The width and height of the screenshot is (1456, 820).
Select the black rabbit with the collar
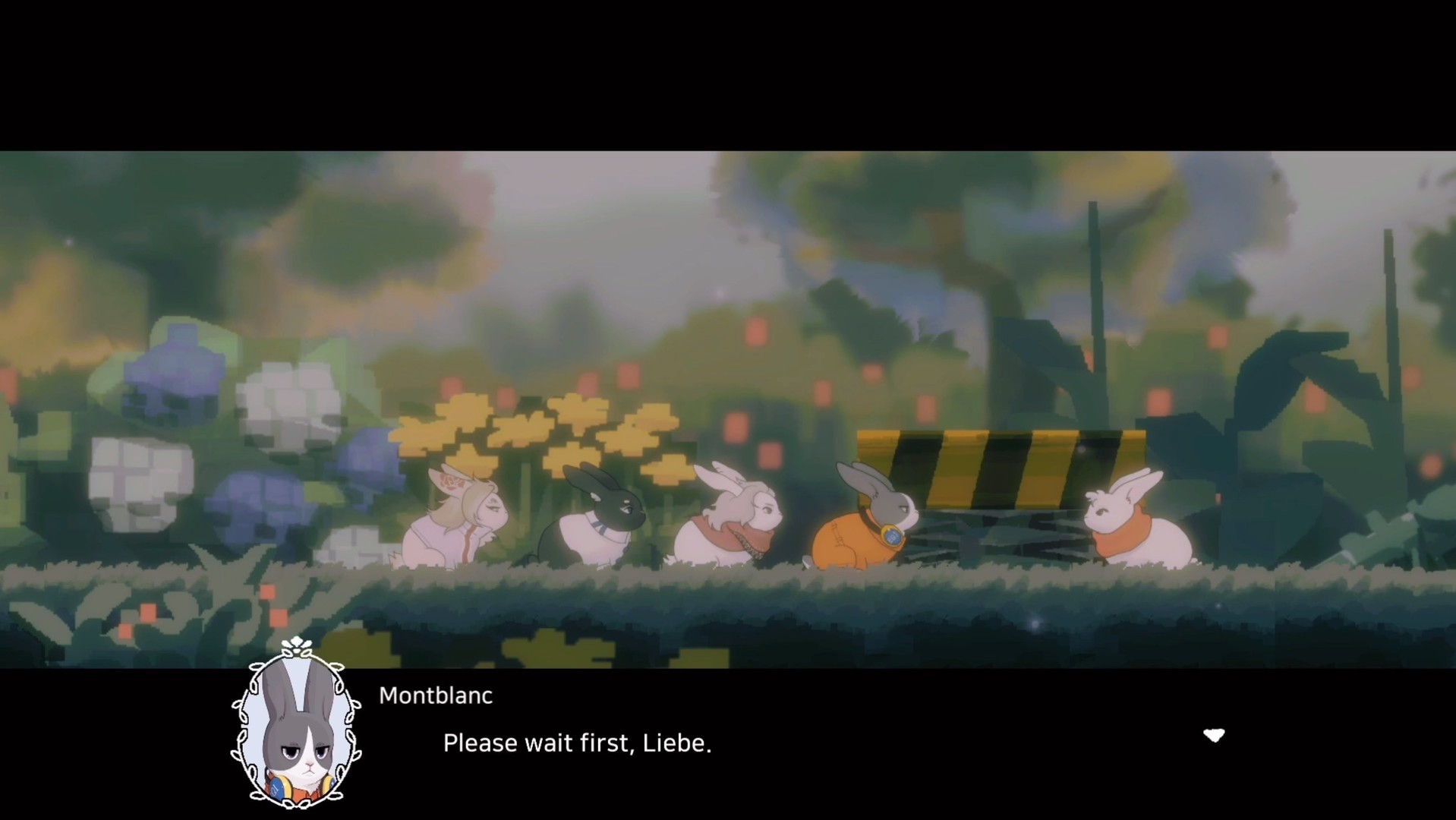pyautogui.click(x=600, y=524)
